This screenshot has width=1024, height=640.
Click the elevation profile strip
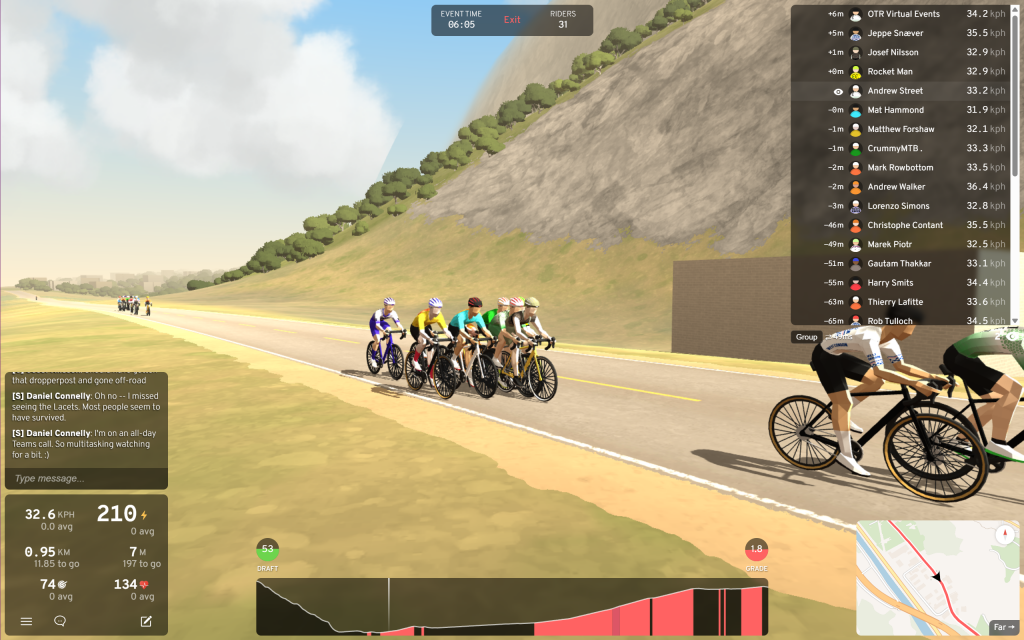point(512,606)
